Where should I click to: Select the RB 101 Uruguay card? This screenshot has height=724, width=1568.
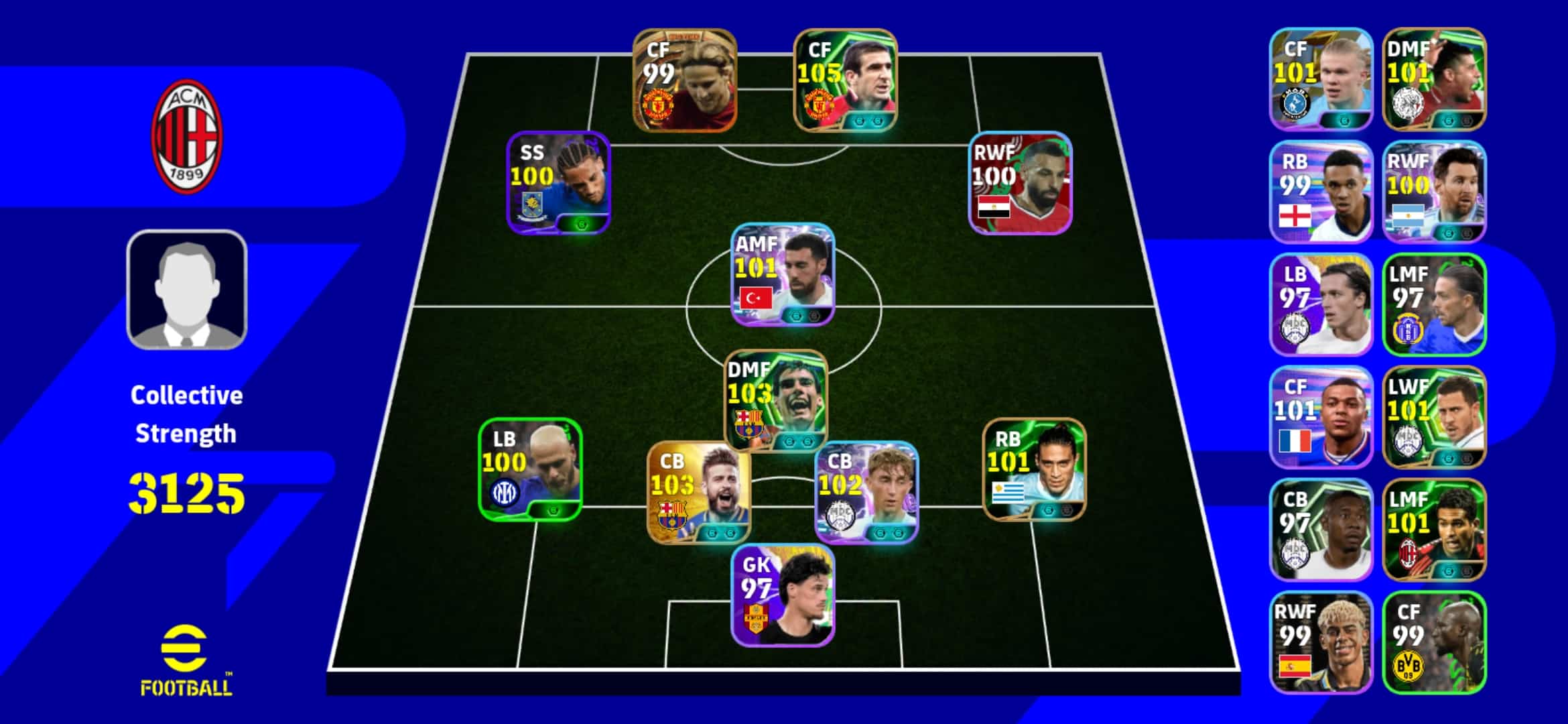coord(1034,469)
